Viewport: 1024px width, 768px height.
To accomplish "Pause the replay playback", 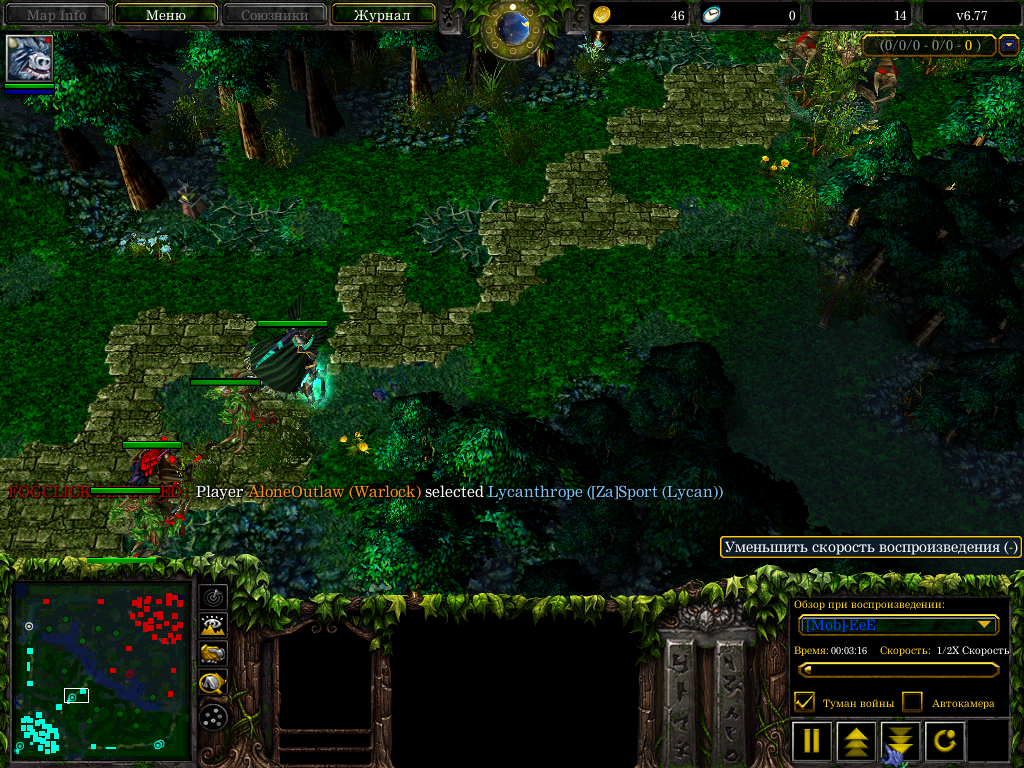I will point(812,741).
